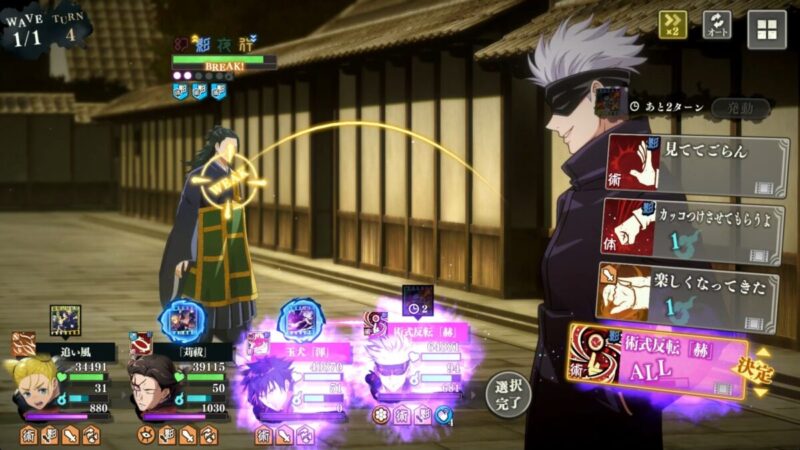Tap the memory card above the blonde character
The height and width of the screenshot is (450, 800).
[65, 320]
